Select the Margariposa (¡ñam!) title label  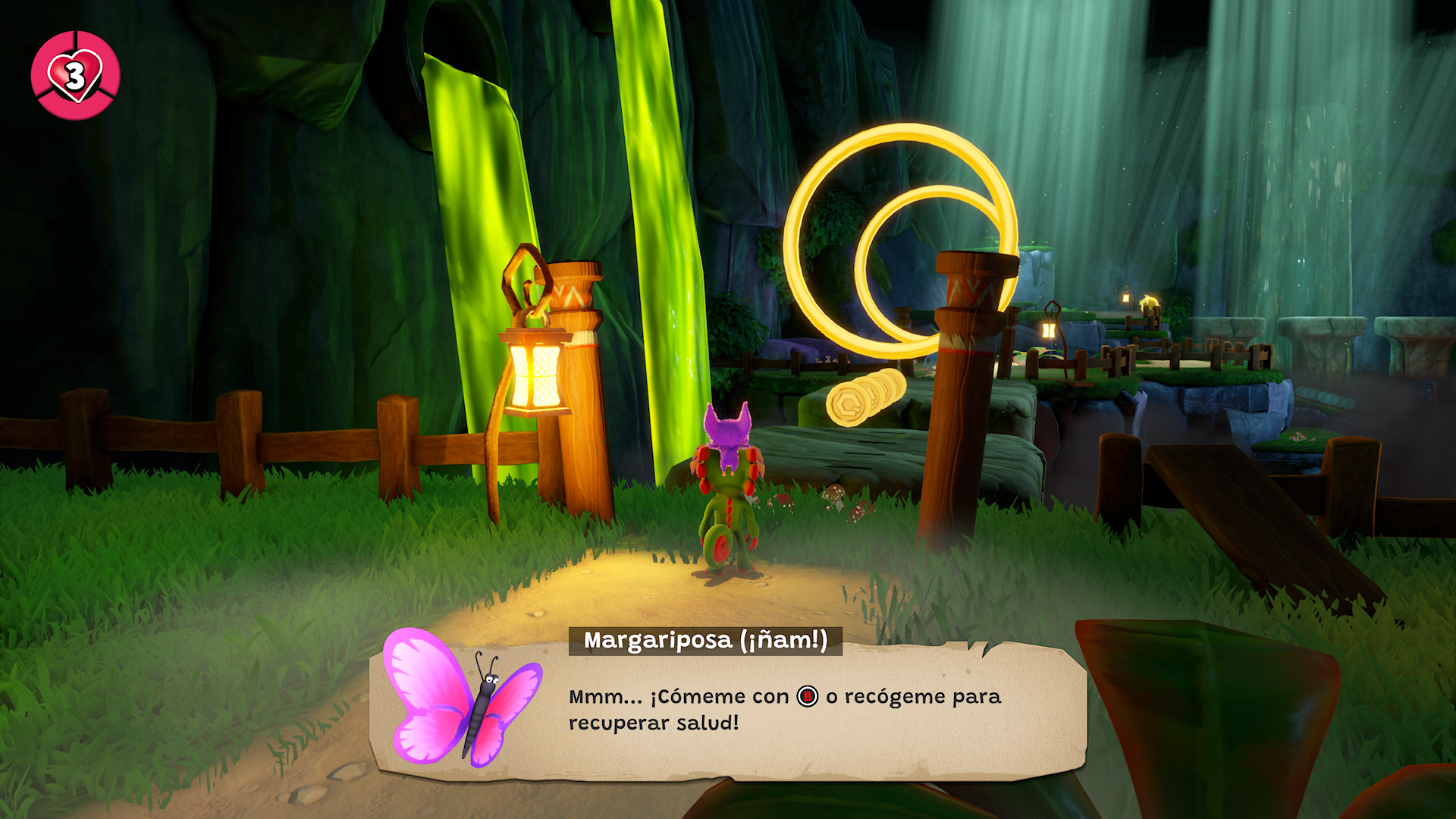point(705,641)
